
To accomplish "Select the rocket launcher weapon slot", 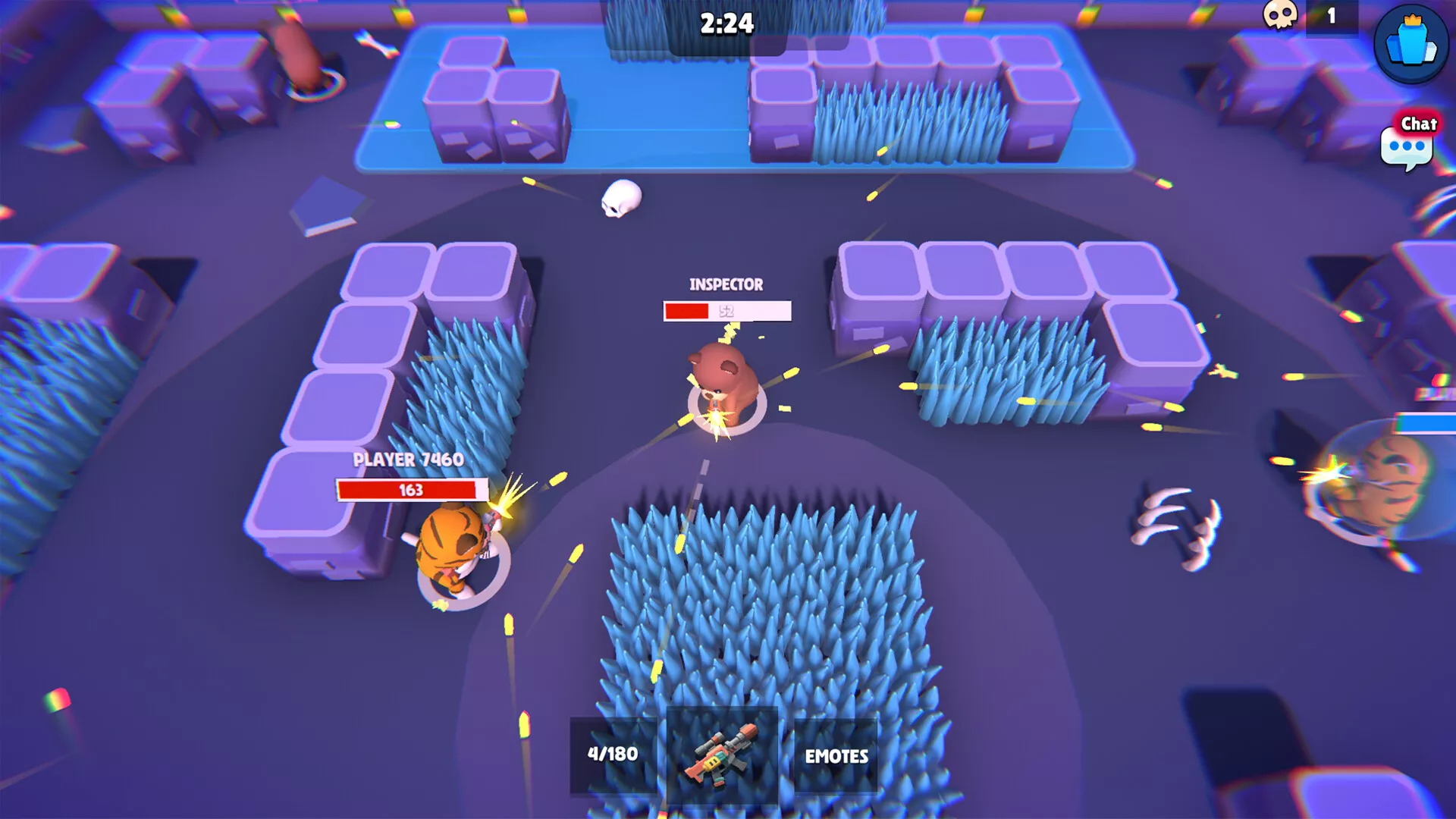I will pos(721,754).
